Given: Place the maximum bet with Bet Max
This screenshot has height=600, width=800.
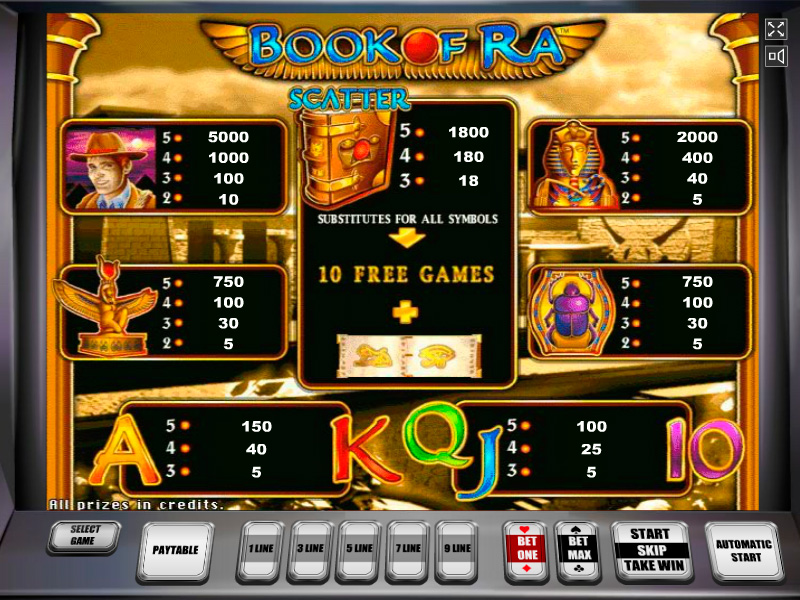Looking at the screenshot, I should [x=576, y=549].
